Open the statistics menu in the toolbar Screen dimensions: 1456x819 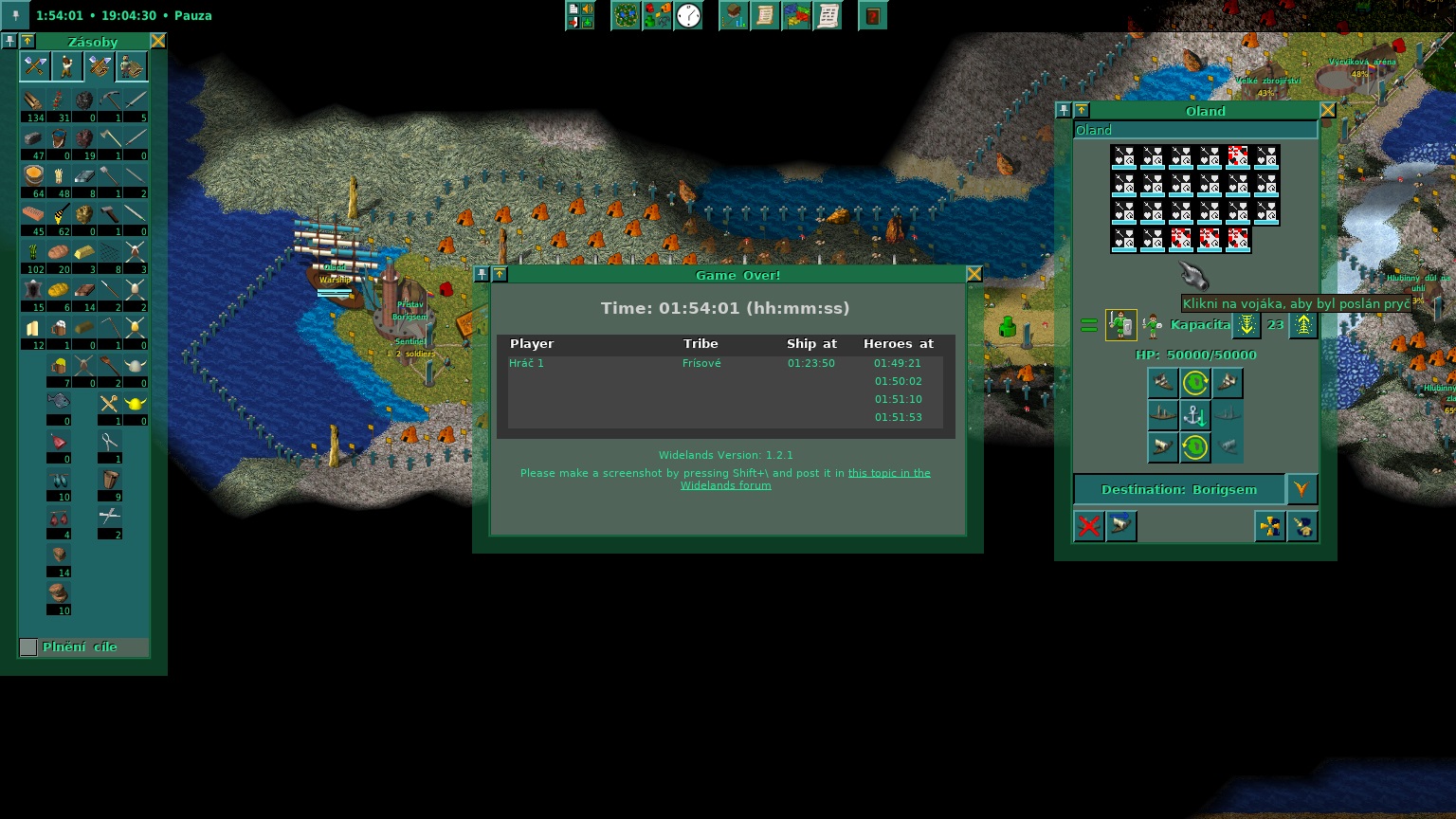click(x=734, y=15)
